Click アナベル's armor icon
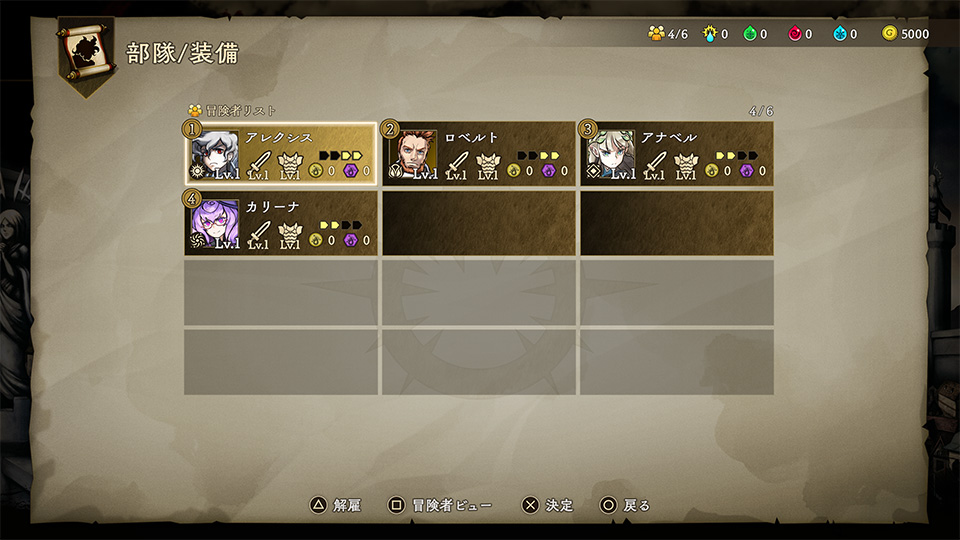 [x=685, y=164]
